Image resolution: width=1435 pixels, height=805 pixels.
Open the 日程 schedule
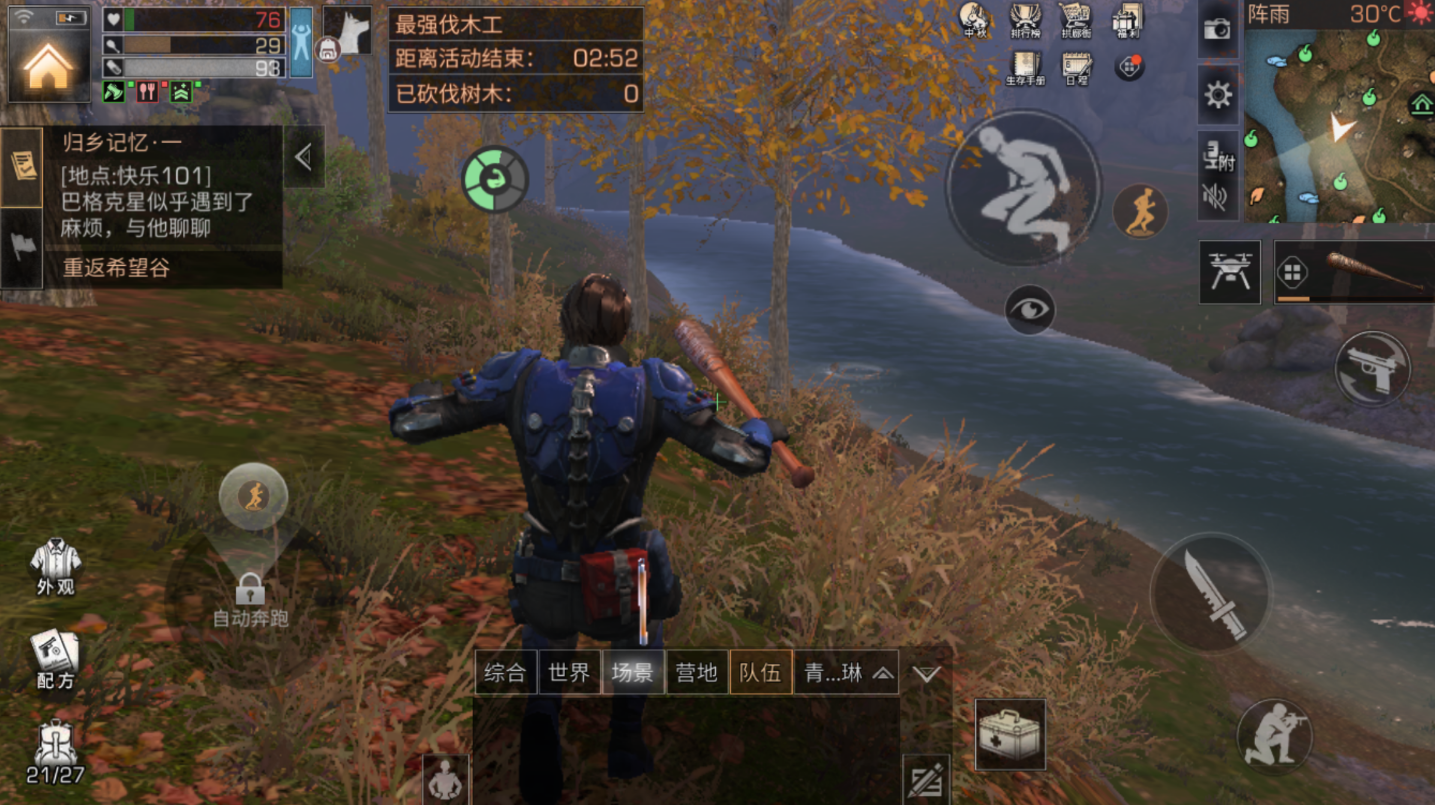click(1076, 67)
